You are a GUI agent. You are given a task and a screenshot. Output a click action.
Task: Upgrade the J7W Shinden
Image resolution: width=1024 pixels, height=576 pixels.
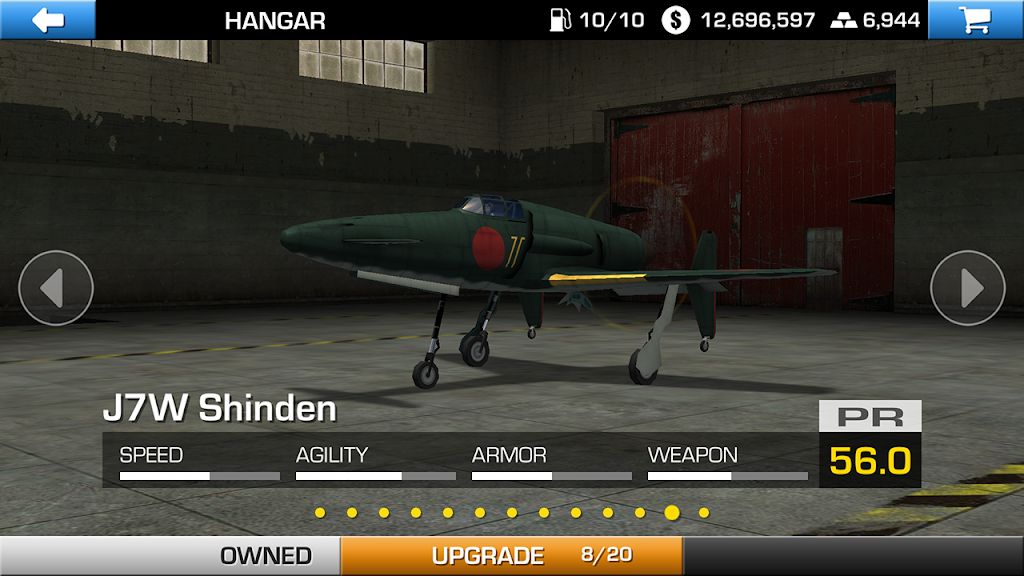[x=511, y=555]
